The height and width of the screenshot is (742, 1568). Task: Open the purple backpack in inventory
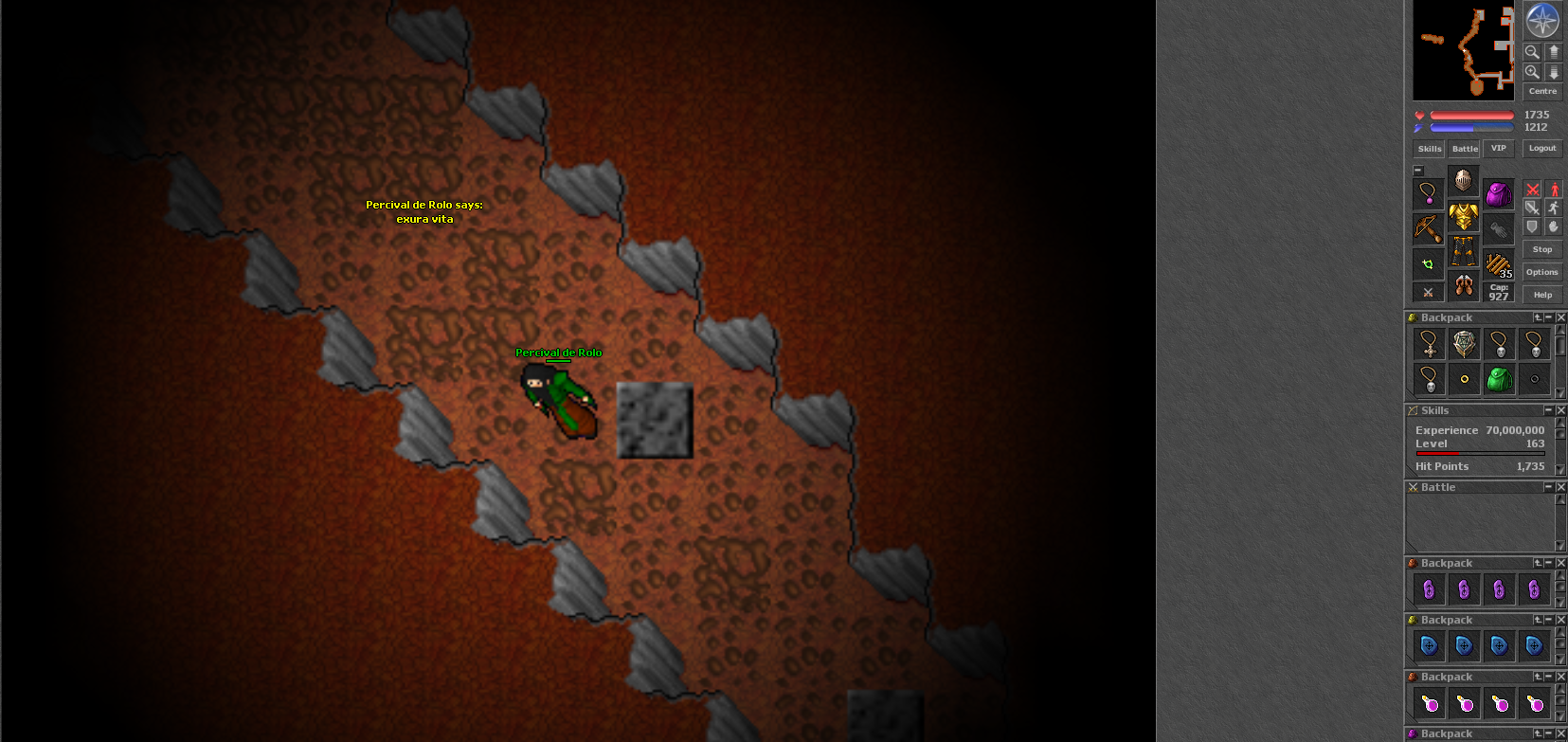pyautogui.click(x=1499, y=195)
